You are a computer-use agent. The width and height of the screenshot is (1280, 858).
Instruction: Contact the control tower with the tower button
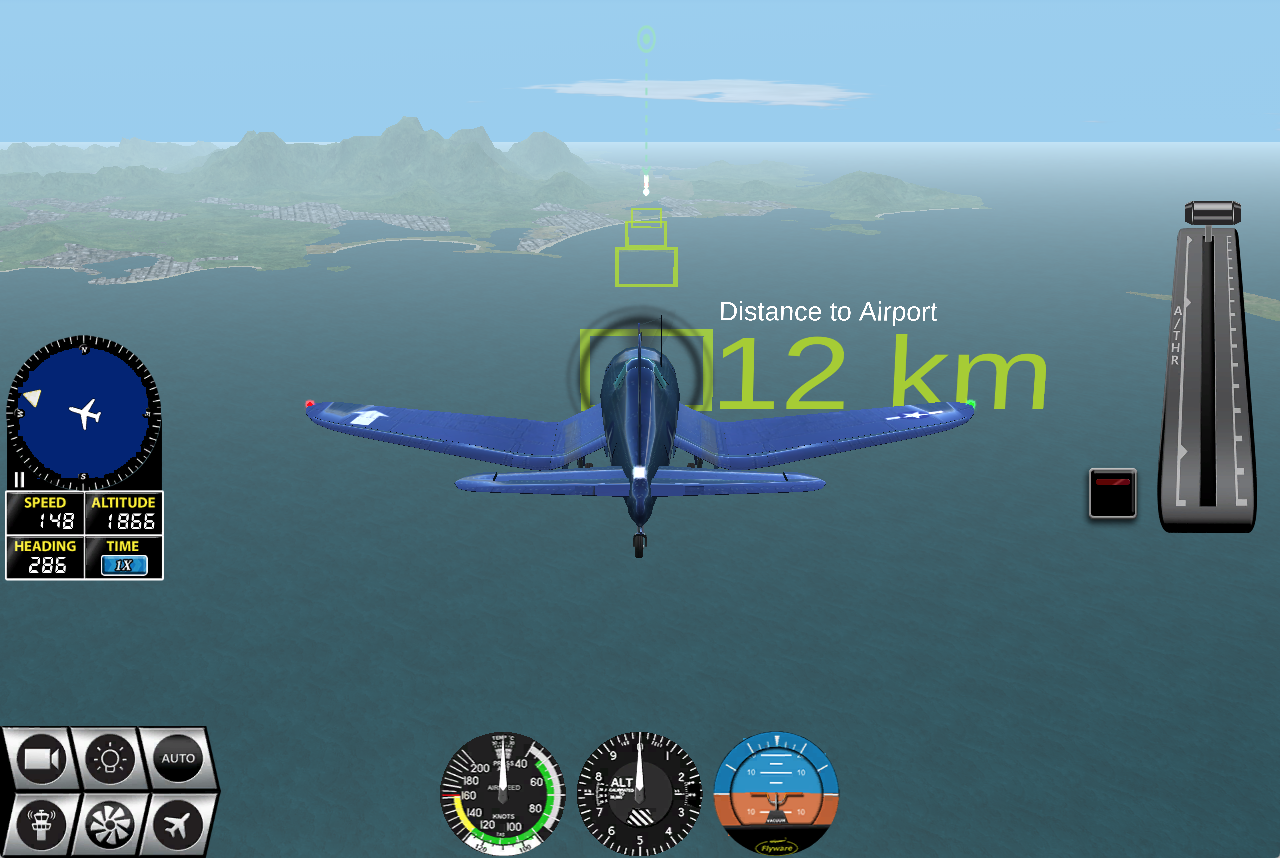42,826
